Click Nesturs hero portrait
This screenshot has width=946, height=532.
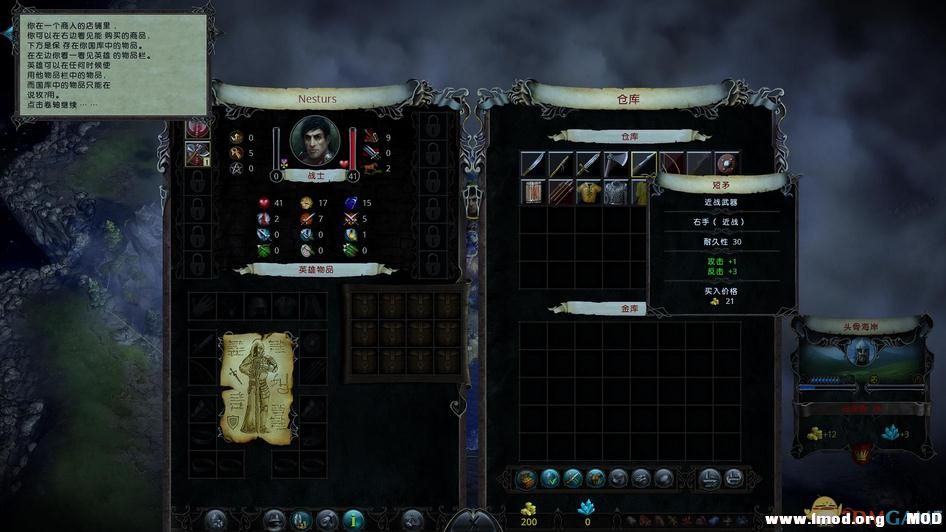pos(315,141)
